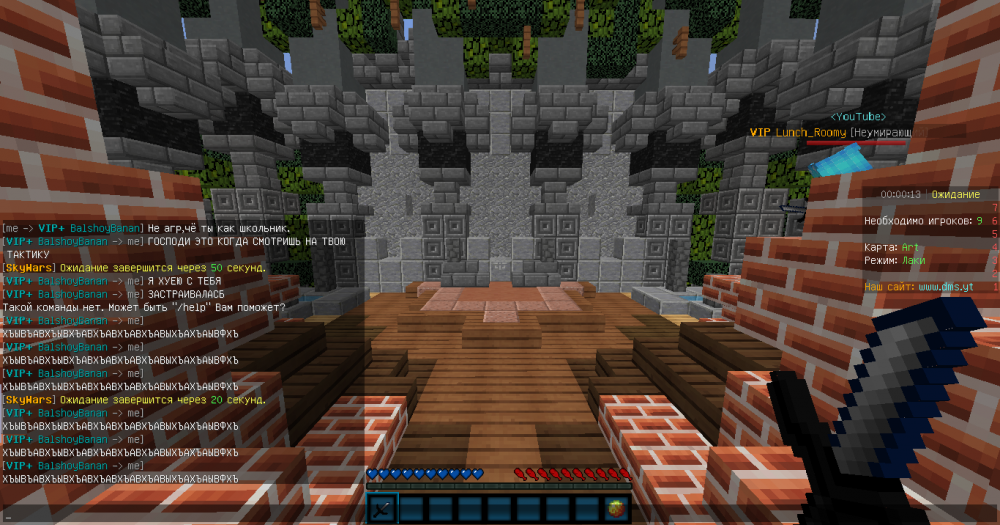Select the sword hotbar slot
Image resolution: width=1000 pixels, height=525 pixels.
click(x=383, y=508)
